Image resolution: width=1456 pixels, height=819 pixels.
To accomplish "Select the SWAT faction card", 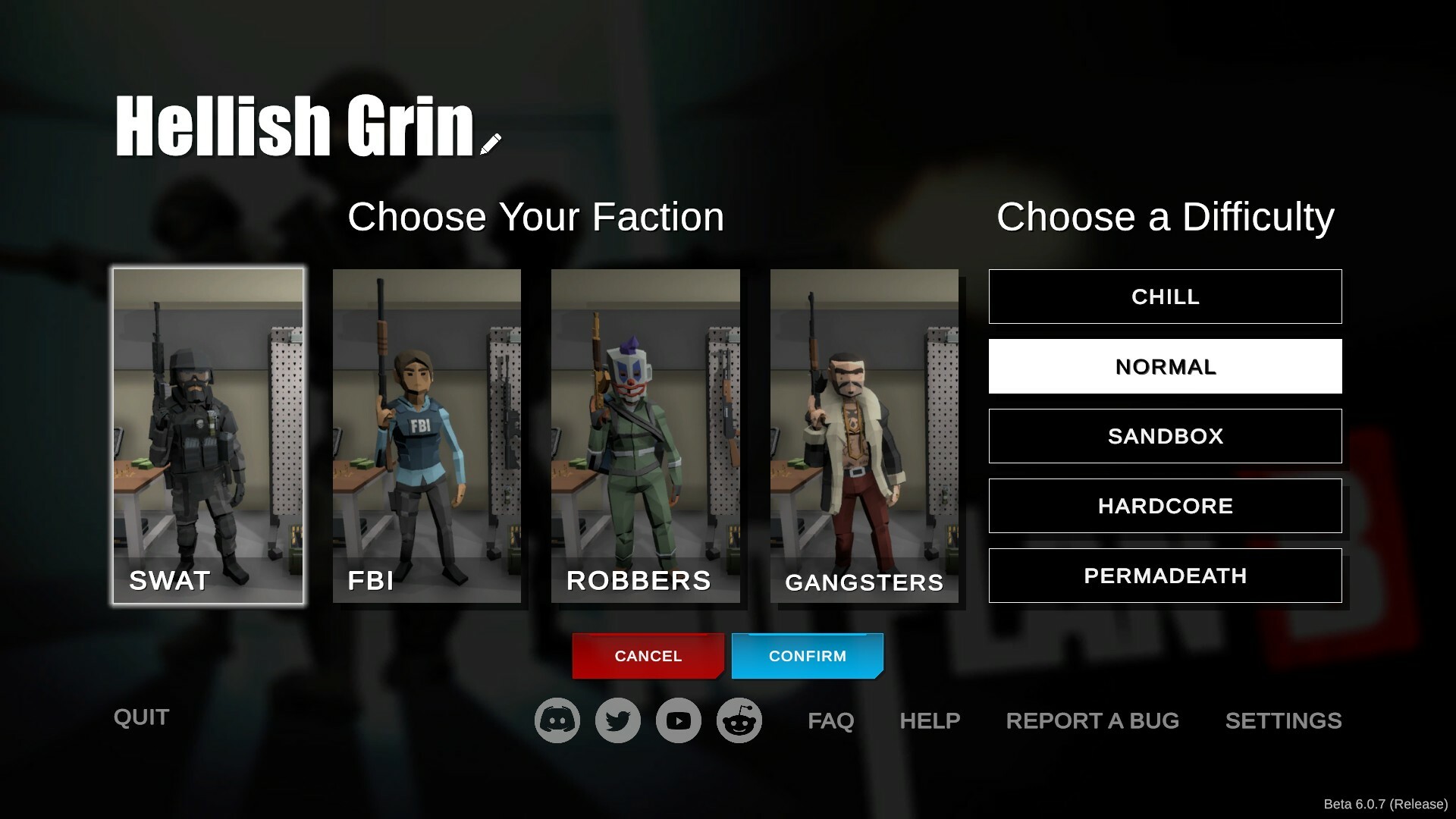I will click(x=209, y=436).
